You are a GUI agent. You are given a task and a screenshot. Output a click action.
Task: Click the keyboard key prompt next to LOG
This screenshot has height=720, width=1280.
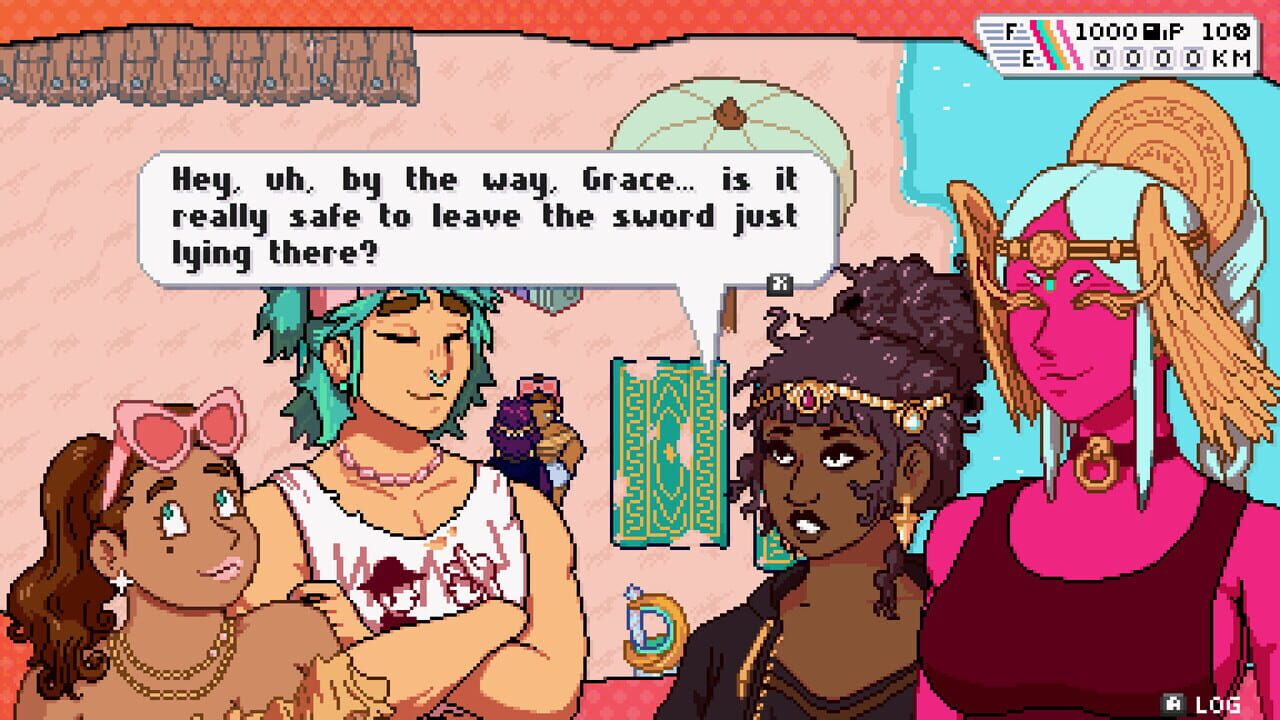click(x=1174, y=702)
